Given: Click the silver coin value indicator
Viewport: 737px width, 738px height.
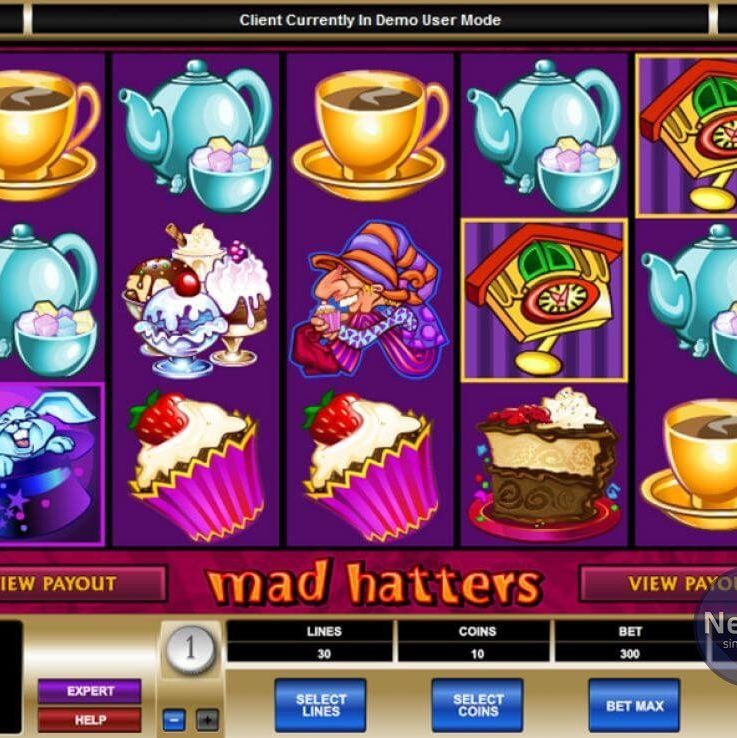Looking at the screenshot, I should click(x=189, y=651).
